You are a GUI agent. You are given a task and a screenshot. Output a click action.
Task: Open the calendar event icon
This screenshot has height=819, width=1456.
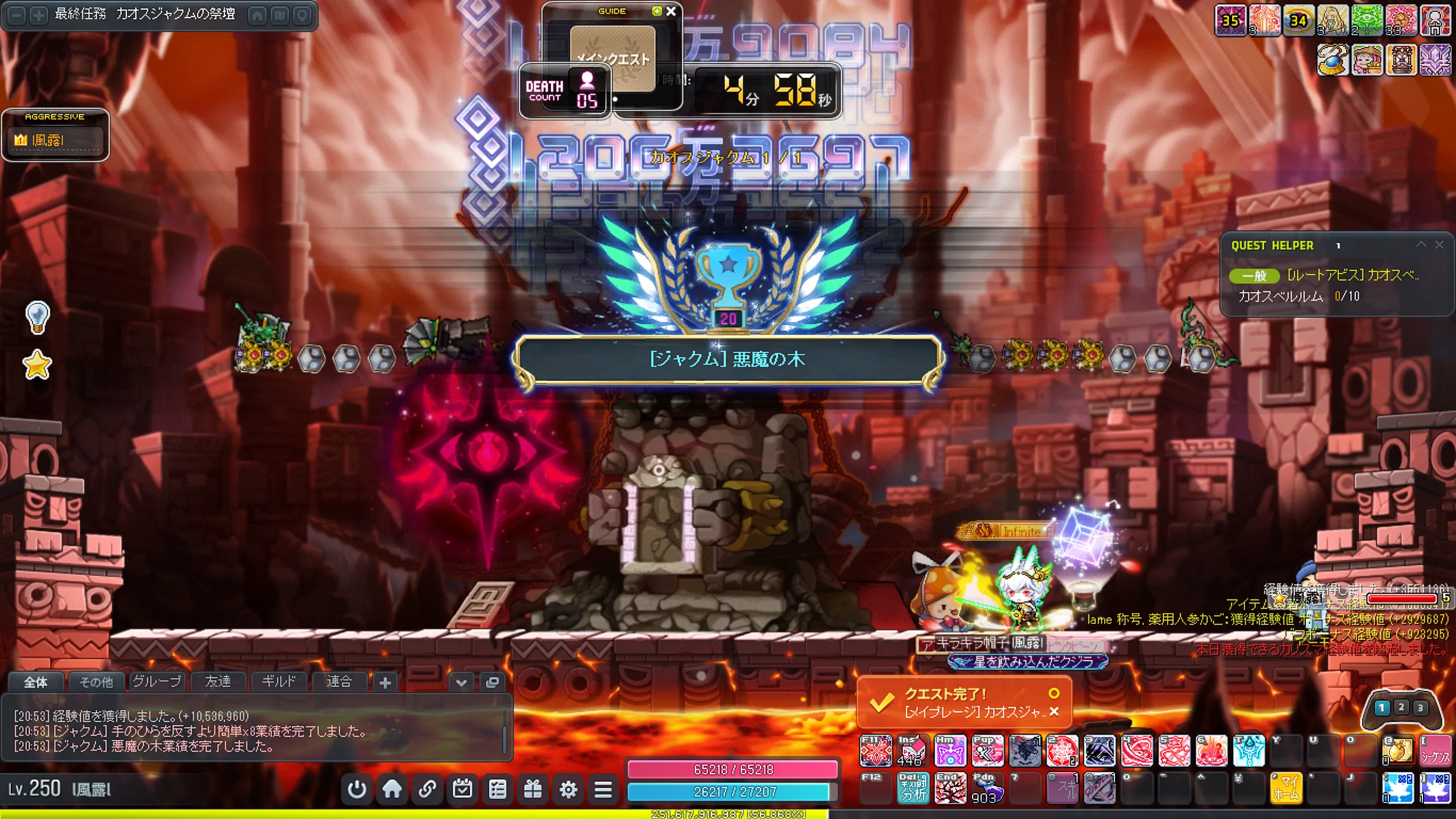point(462,789)
